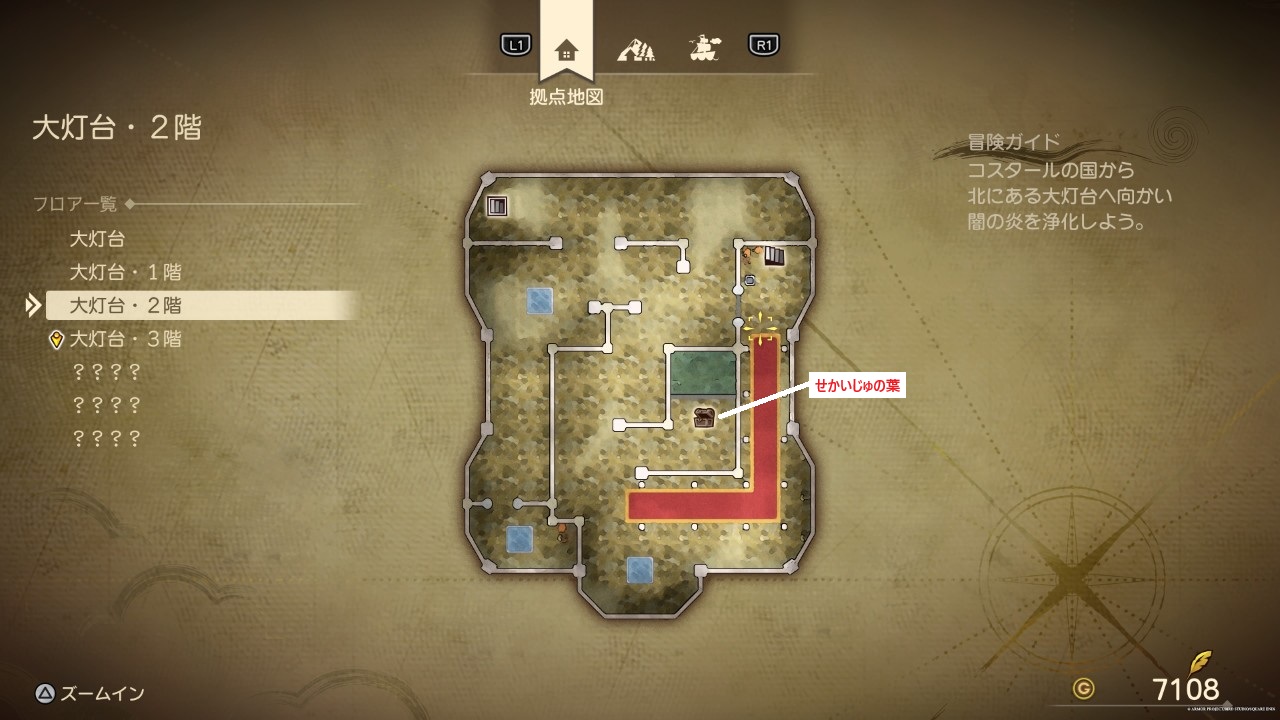Click the staircase icon in map's top-left
1280x720 pixels.
click(497, 206)
